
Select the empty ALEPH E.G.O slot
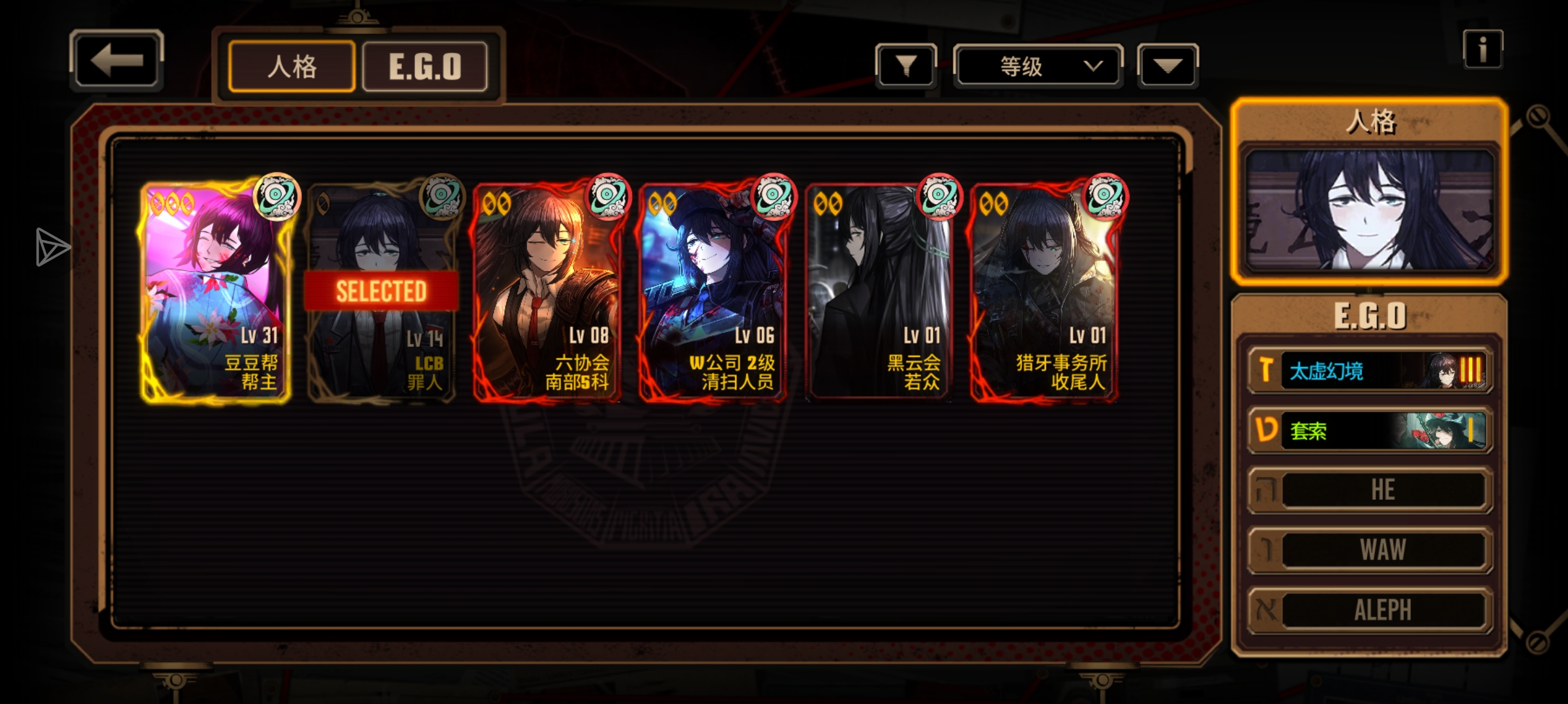pos(1370,610)
